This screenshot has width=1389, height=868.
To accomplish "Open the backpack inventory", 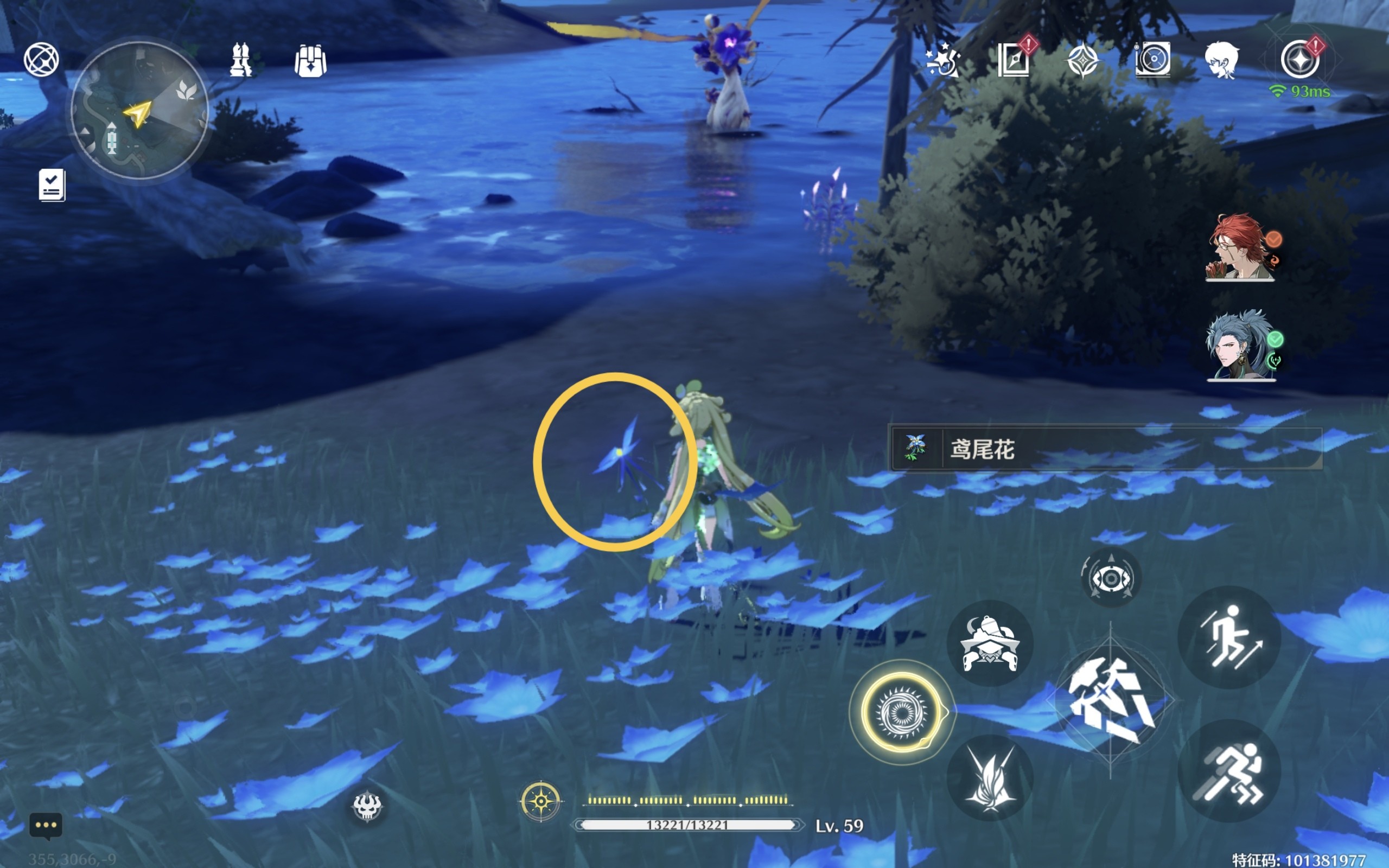I will 310,61.
